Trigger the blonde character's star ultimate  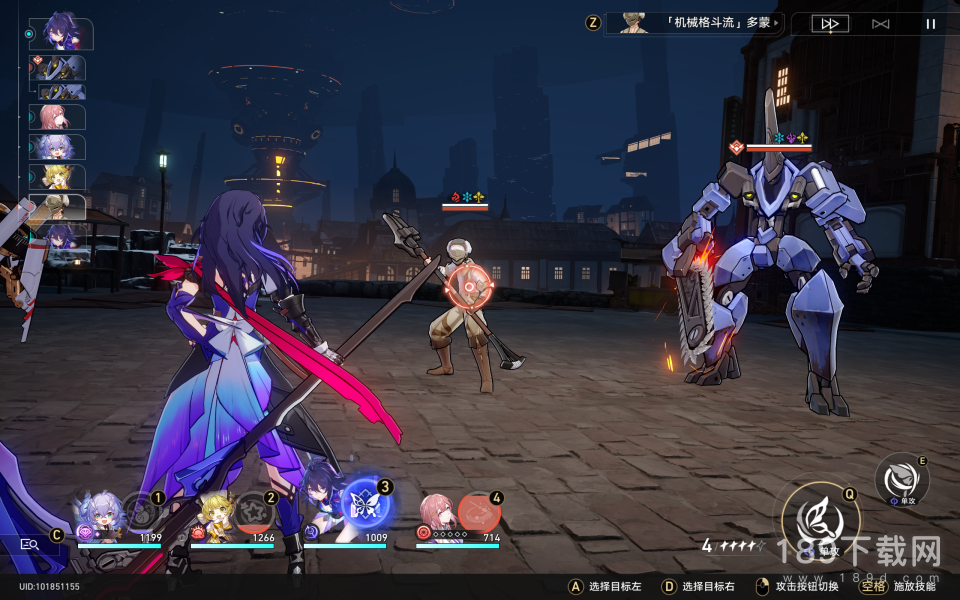coord(254,512)
